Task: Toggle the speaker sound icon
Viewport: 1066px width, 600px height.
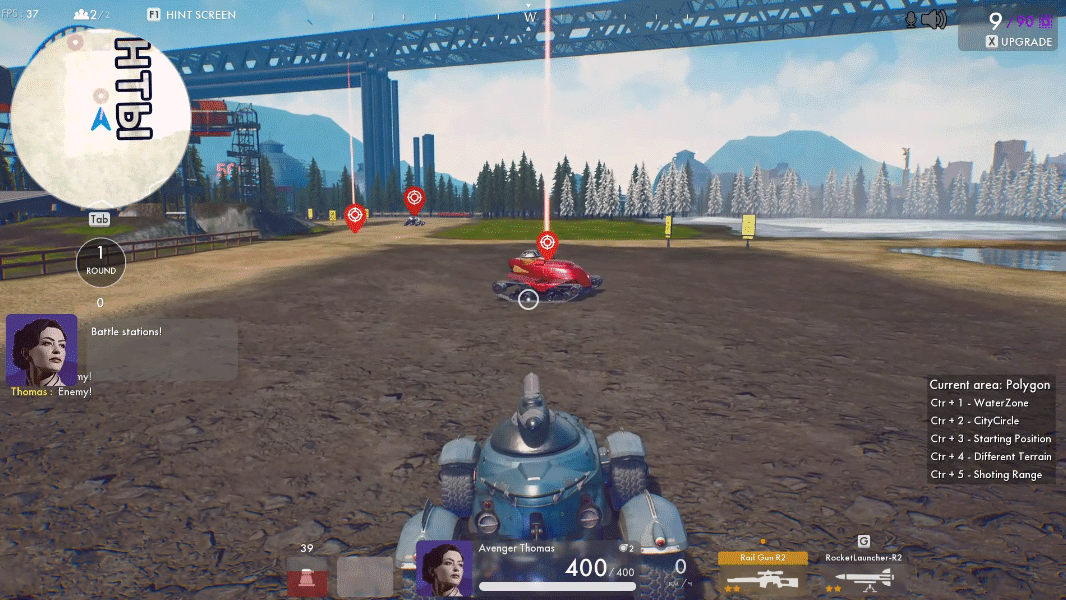Action: [x=934, y=19]
